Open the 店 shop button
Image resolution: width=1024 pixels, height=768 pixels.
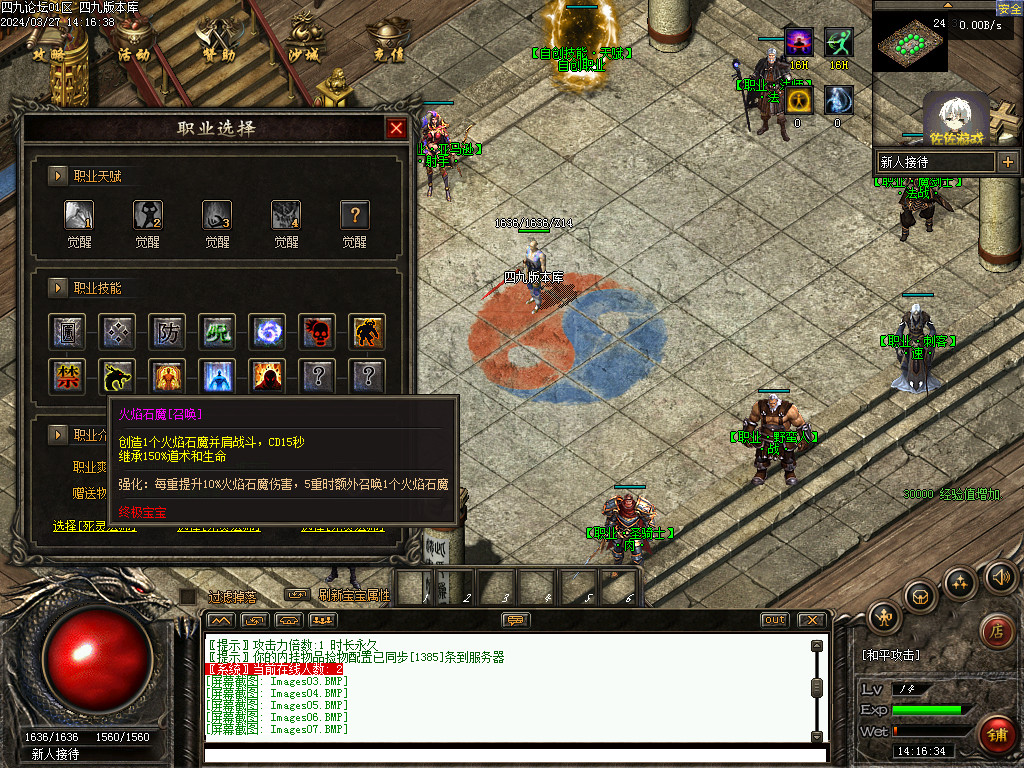[x=994, y=630]
